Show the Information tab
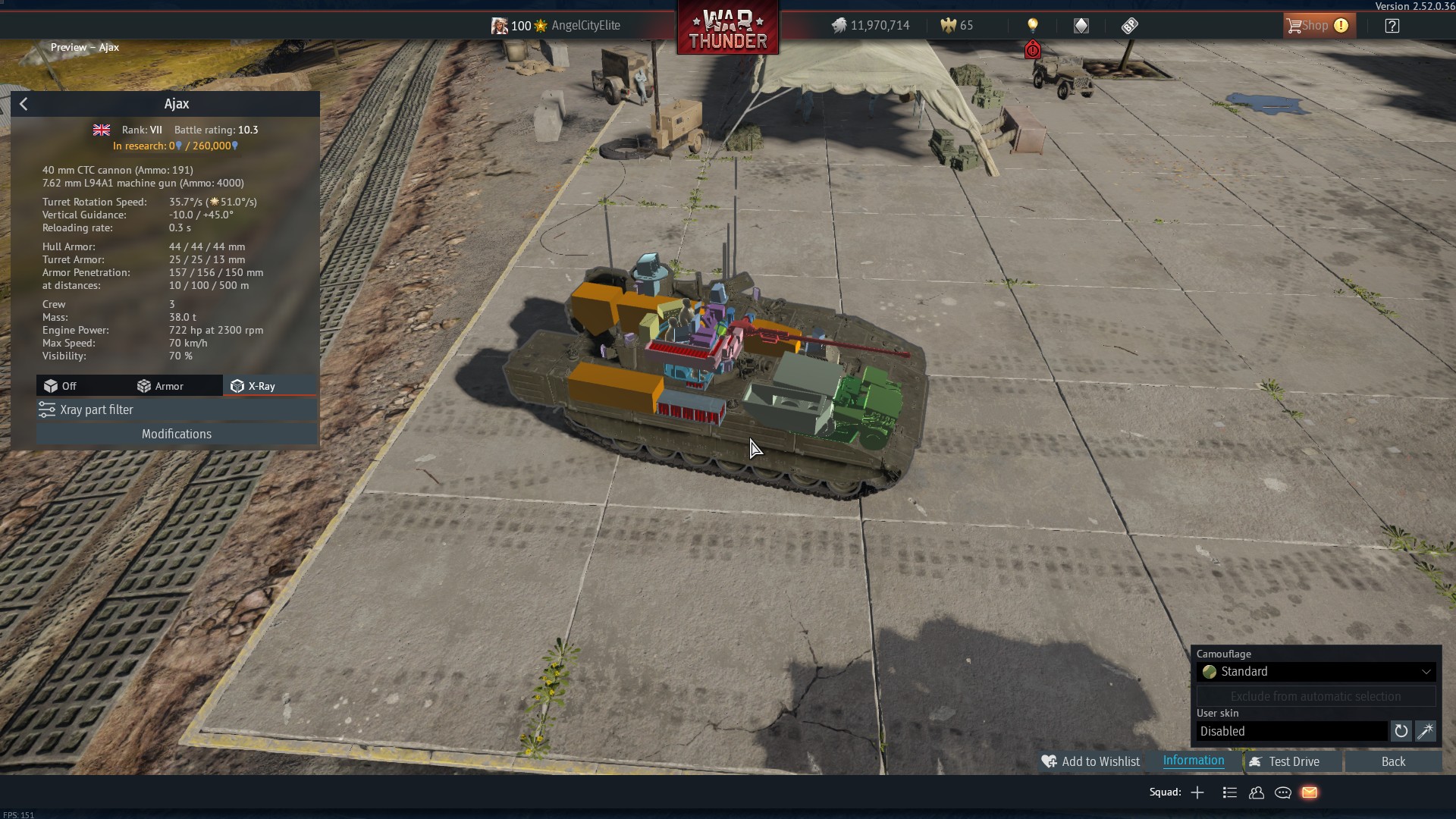1456x819 pixels. tap(1193, 761)
